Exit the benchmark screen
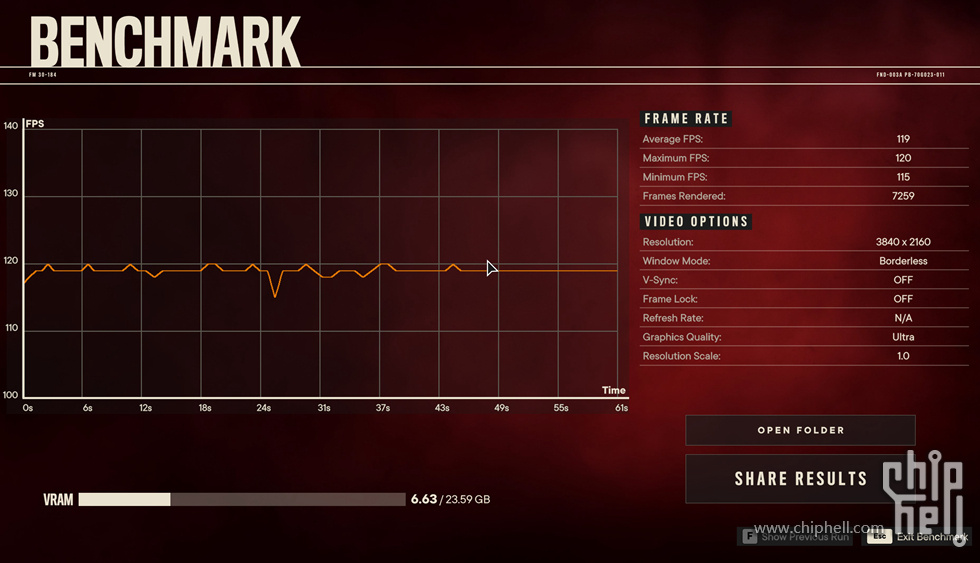 coord(917,537)
